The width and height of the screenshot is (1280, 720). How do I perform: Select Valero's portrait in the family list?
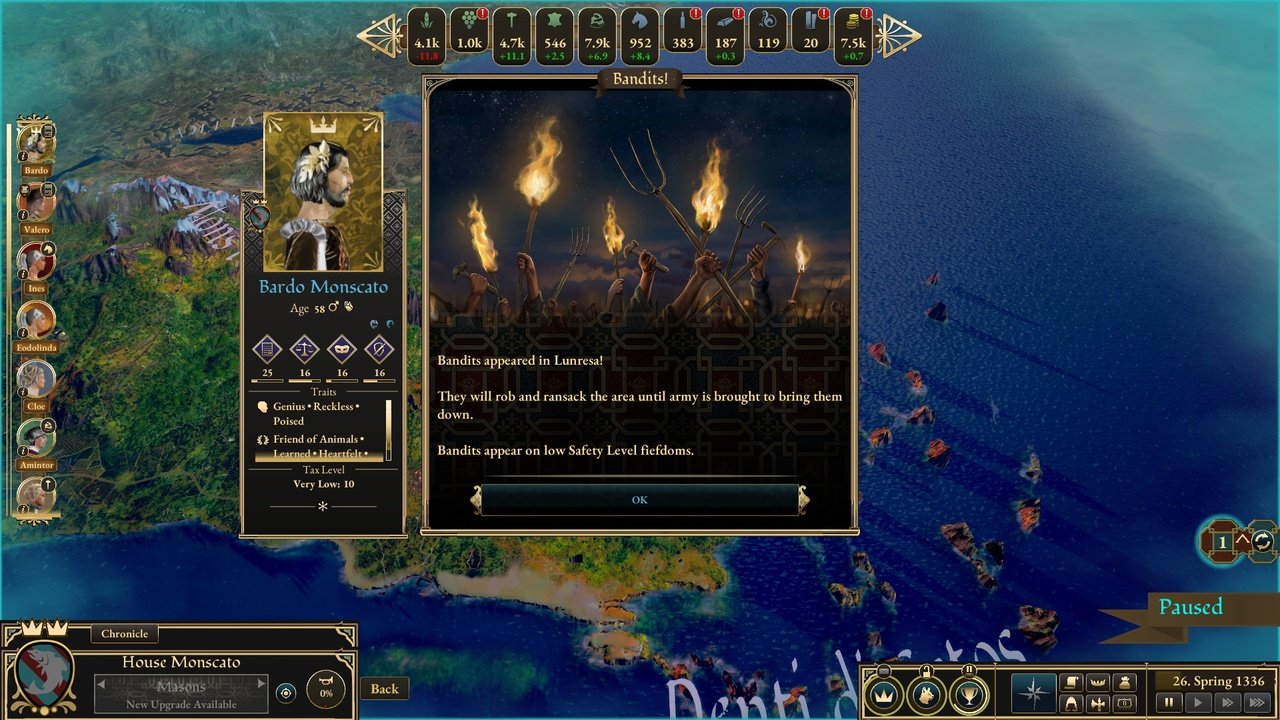point(36,203)
